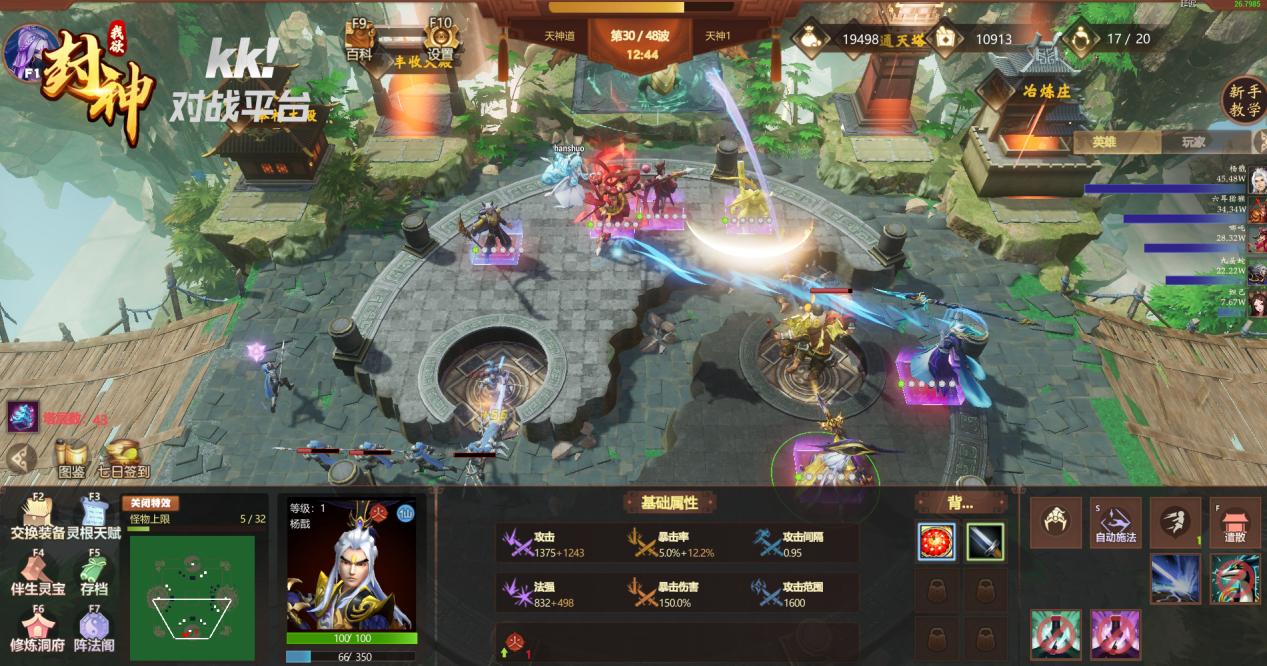
Task: Switch to the 英雄 tab
Action: coord(1104,142)
